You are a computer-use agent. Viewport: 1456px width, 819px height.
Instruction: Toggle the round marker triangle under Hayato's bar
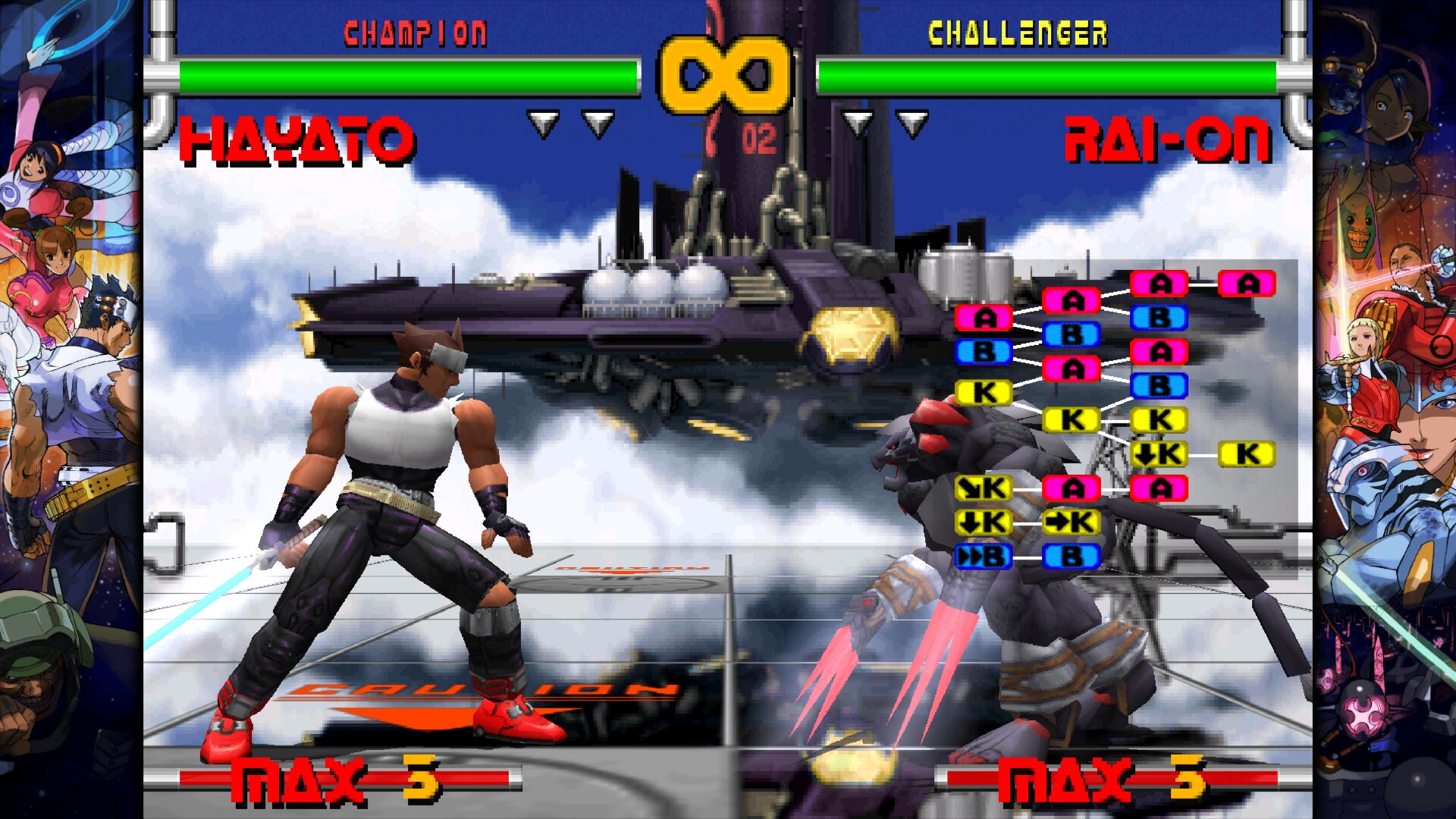tap(543, 120)
